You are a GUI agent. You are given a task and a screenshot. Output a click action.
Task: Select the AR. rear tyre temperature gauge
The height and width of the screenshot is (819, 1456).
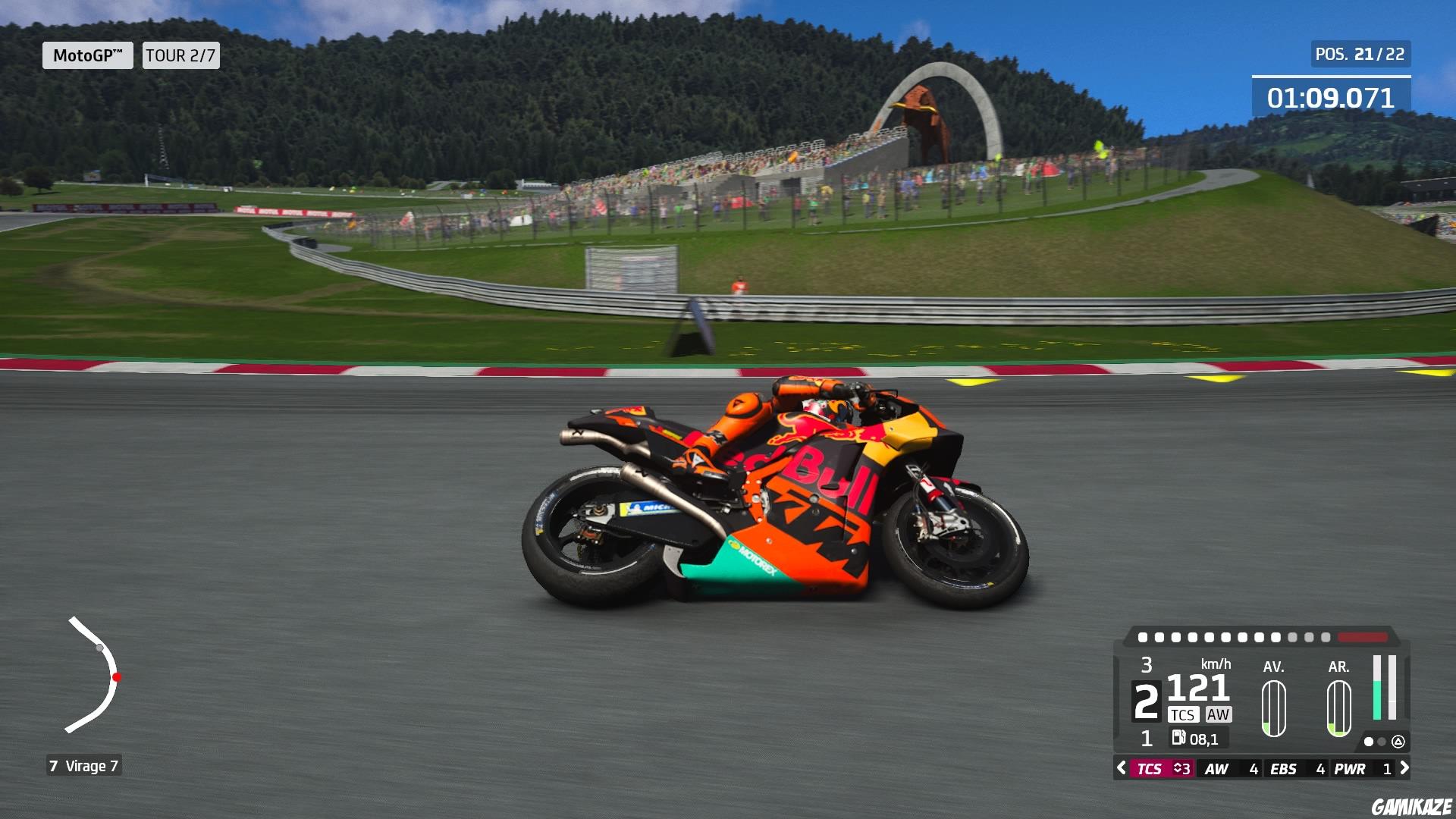[1338, 708]
